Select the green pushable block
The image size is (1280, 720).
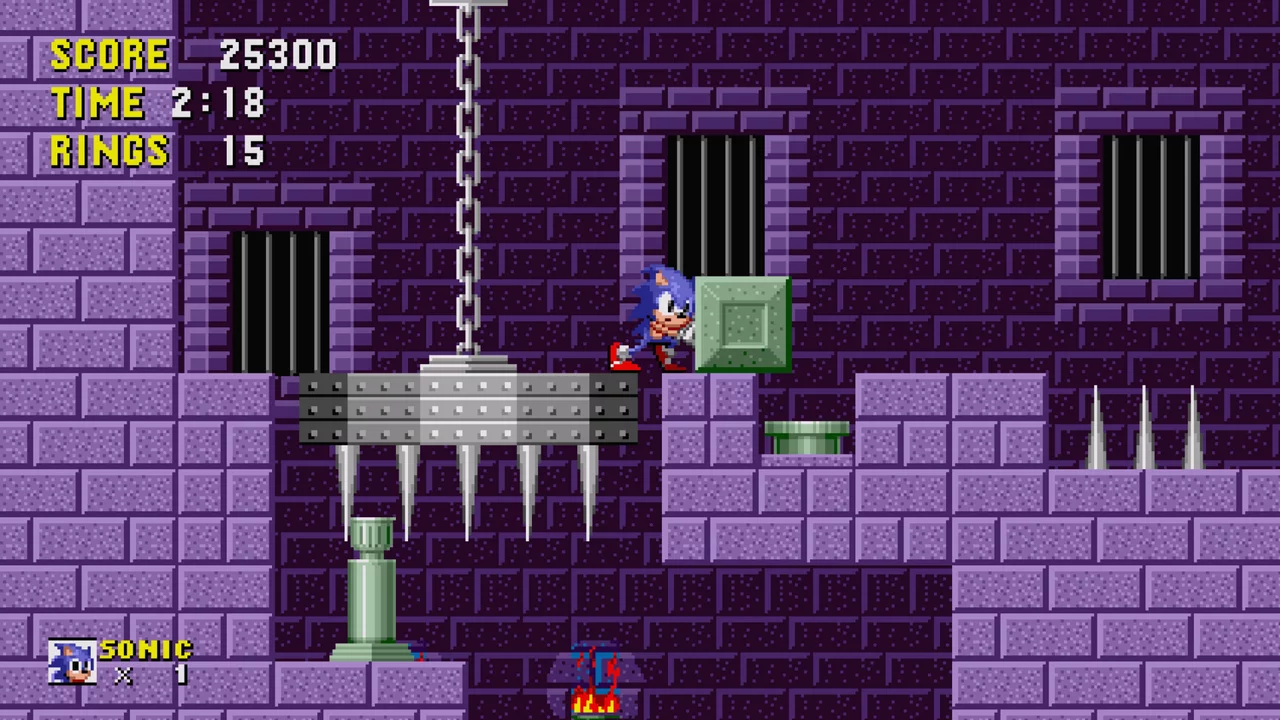coord(740,320)
